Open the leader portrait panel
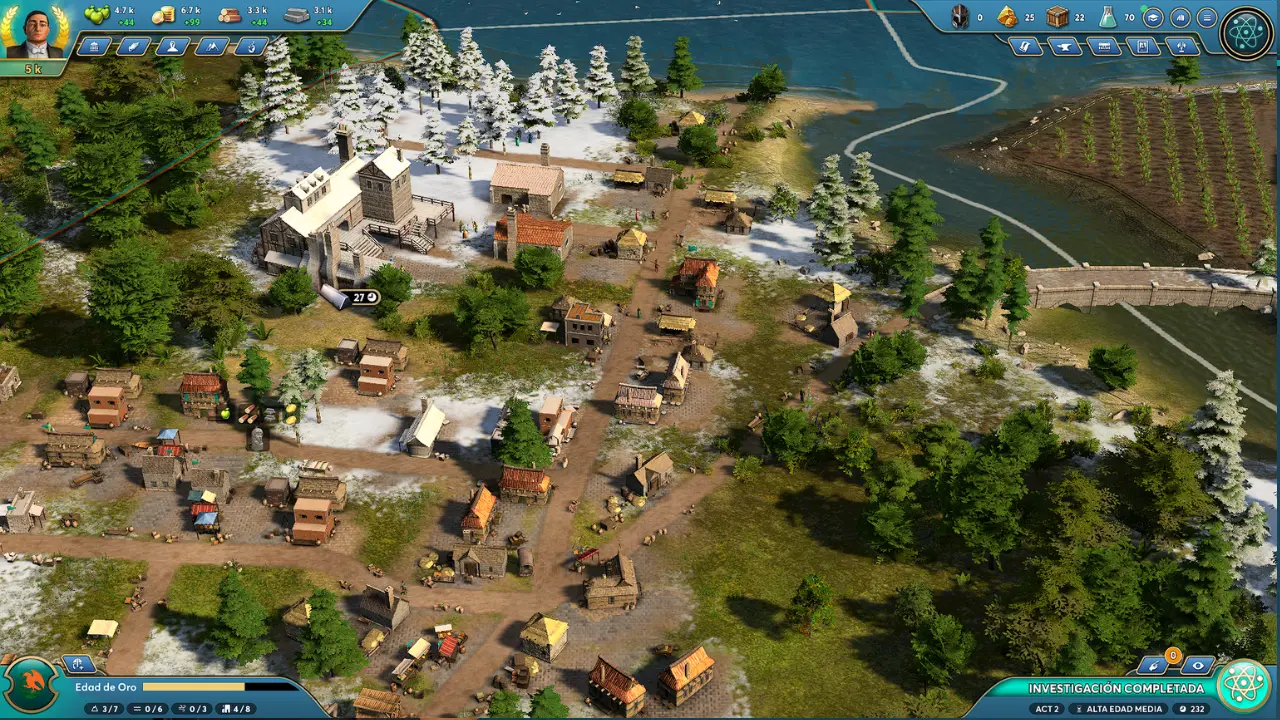This screenshot has height=720, width=1280. pos(35,32)
